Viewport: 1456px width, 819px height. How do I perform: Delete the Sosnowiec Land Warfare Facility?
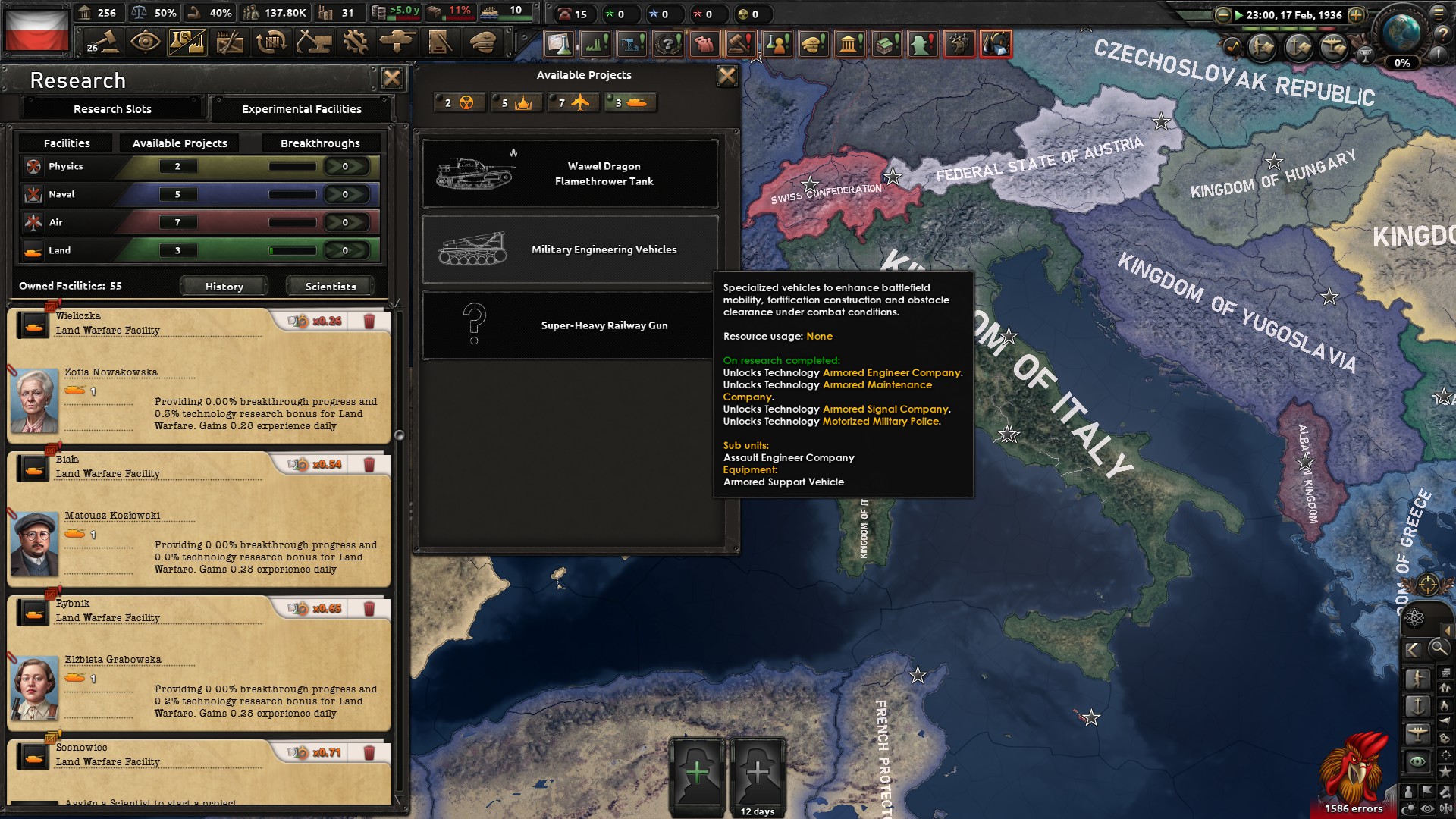tap(369, 753)
